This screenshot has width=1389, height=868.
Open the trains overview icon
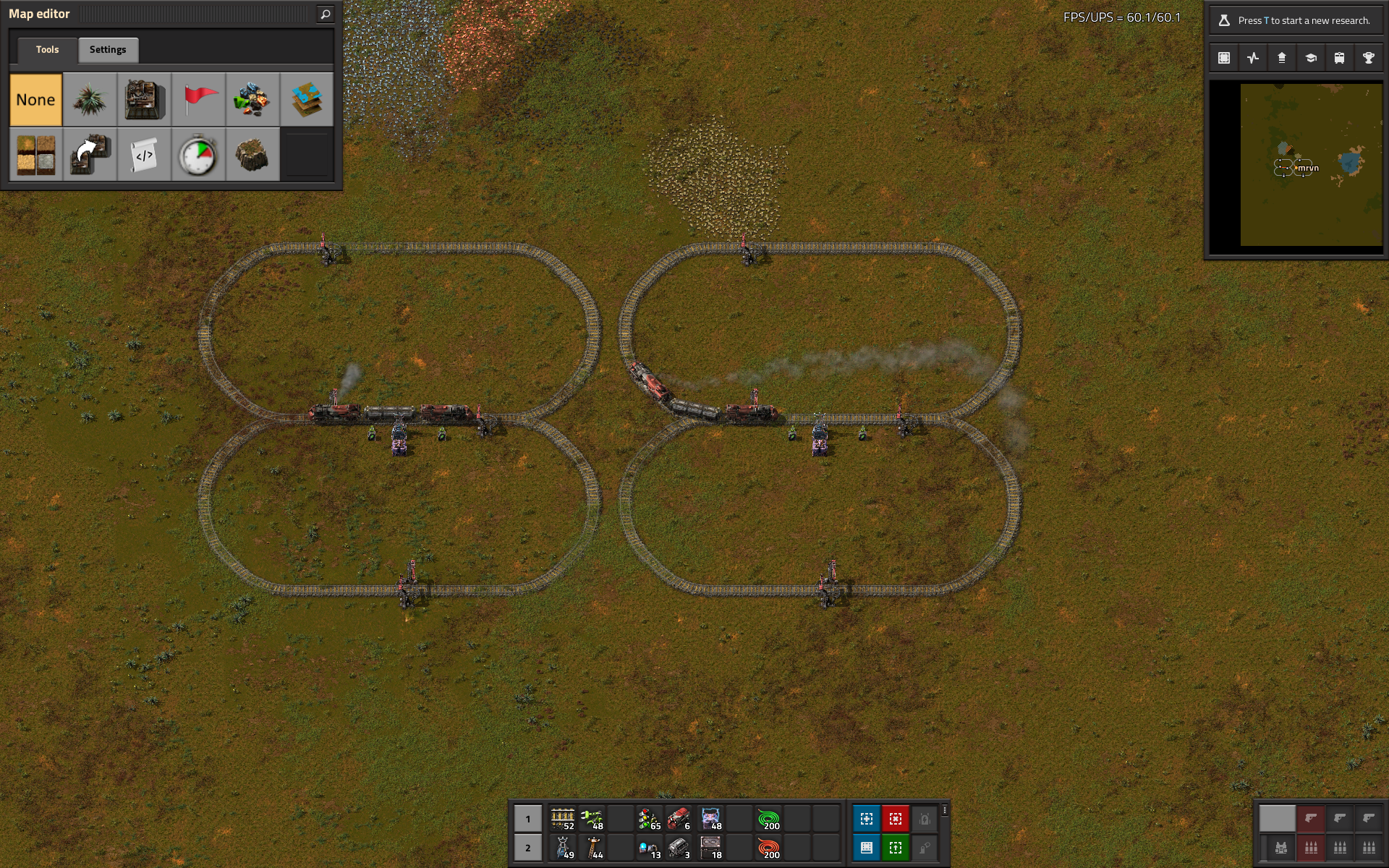[1340, 58]
